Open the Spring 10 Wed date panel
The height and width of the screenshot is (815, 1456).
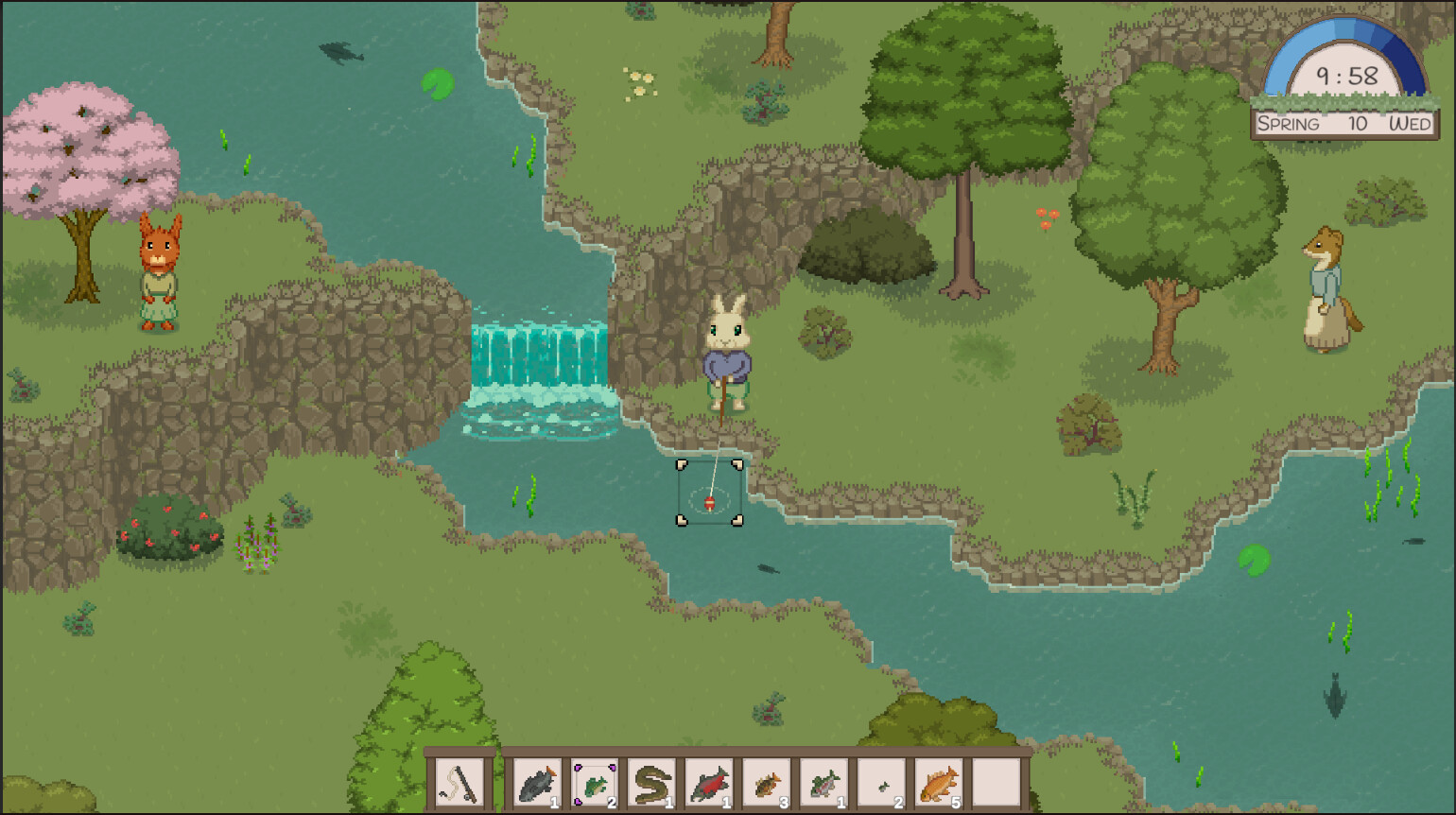[x=1343, y=122]
